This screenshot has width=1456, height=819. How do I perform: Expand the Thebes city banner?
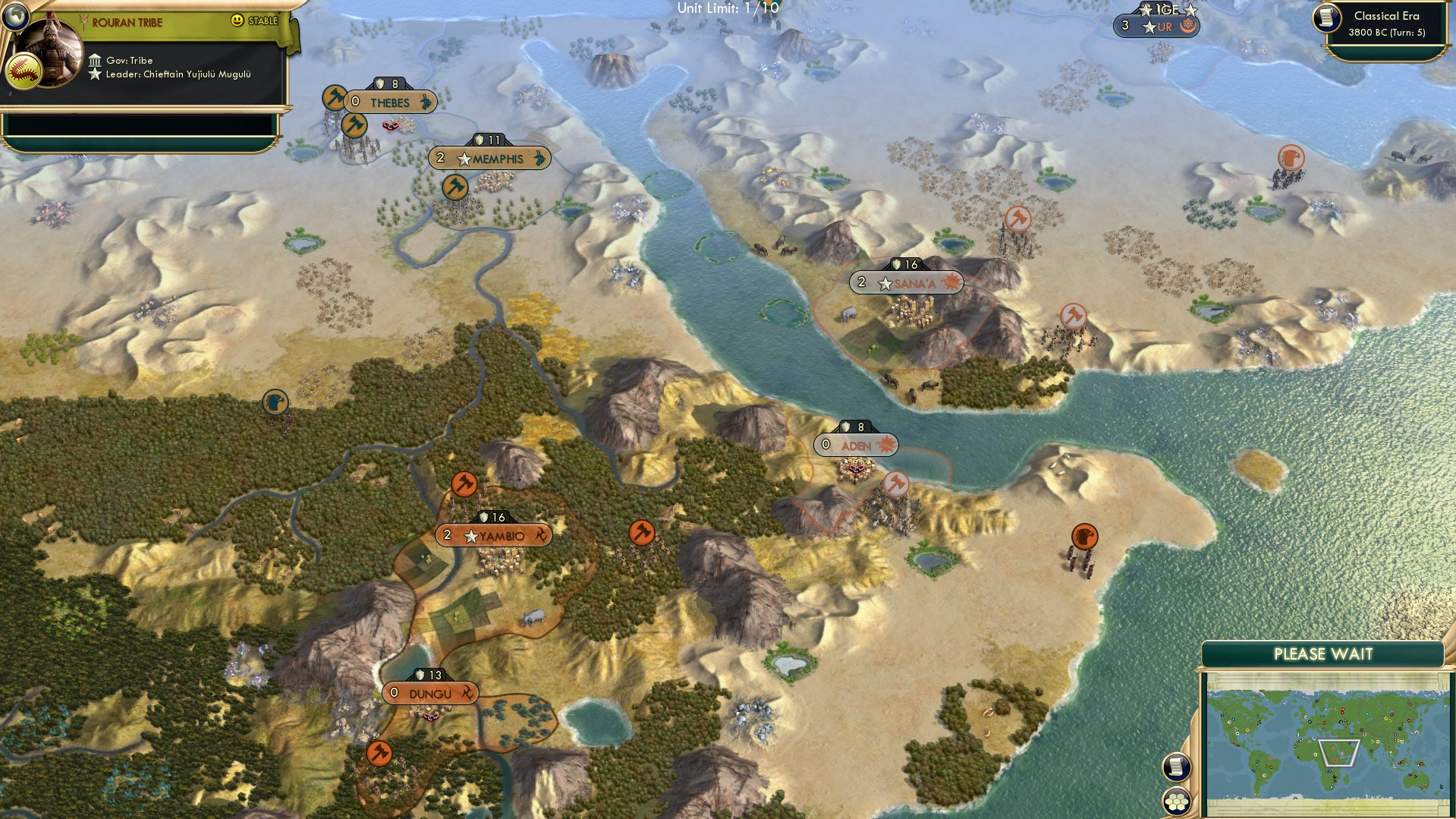(x=392, y=103)
